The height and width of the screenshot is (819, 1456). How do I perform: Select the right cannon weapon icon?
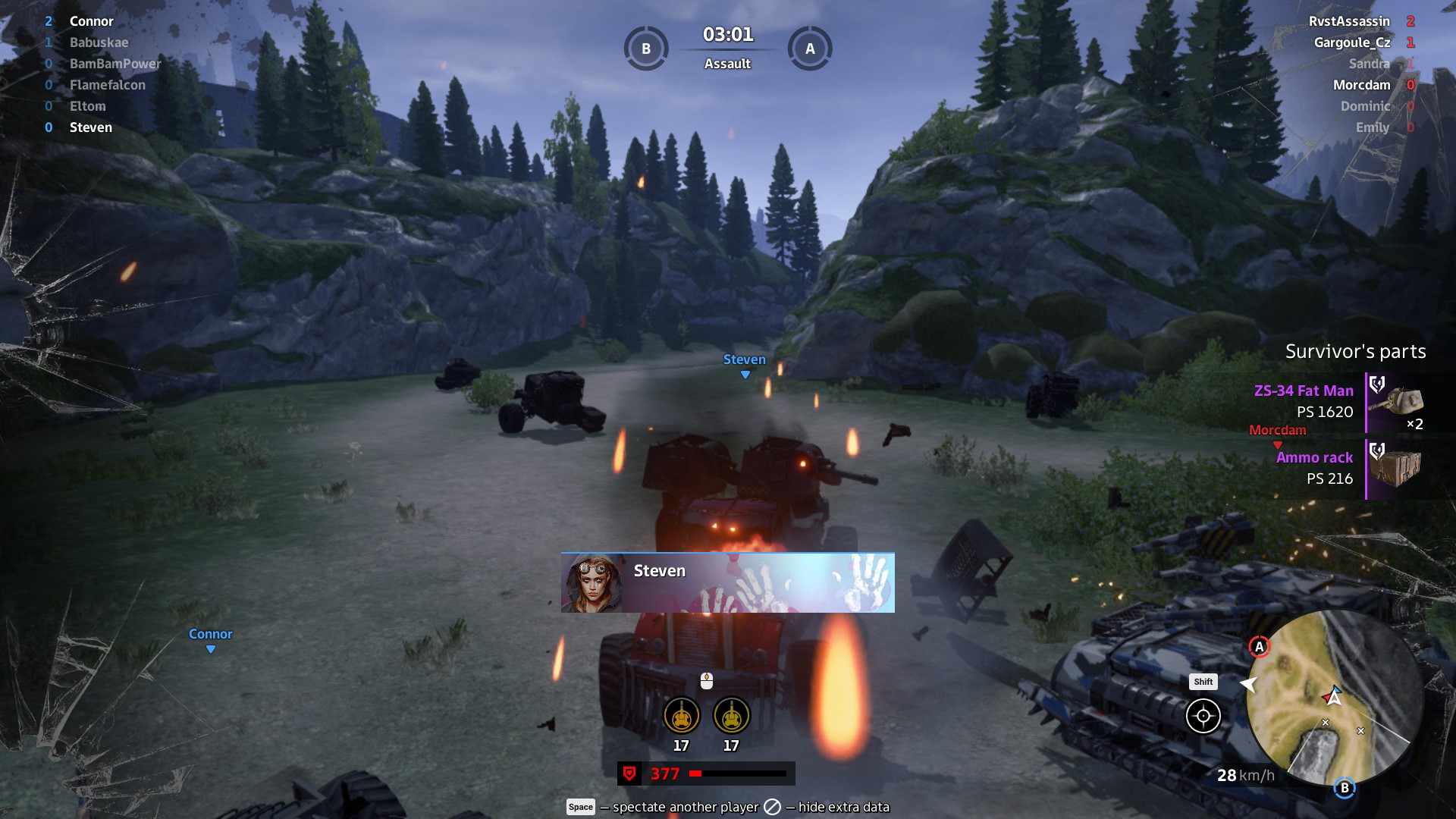pyautogui.click(x=731, y=715)
